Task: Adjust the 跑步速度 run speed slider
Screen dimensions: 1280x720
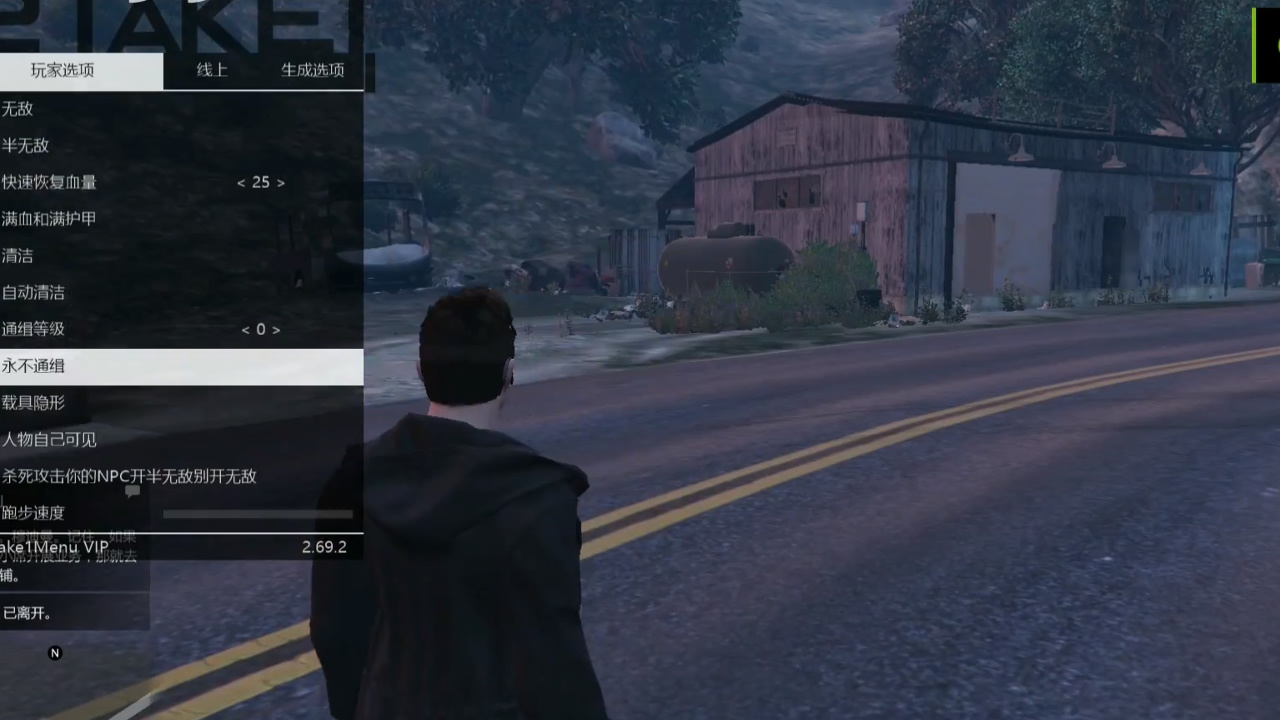Action: point(257,513)
